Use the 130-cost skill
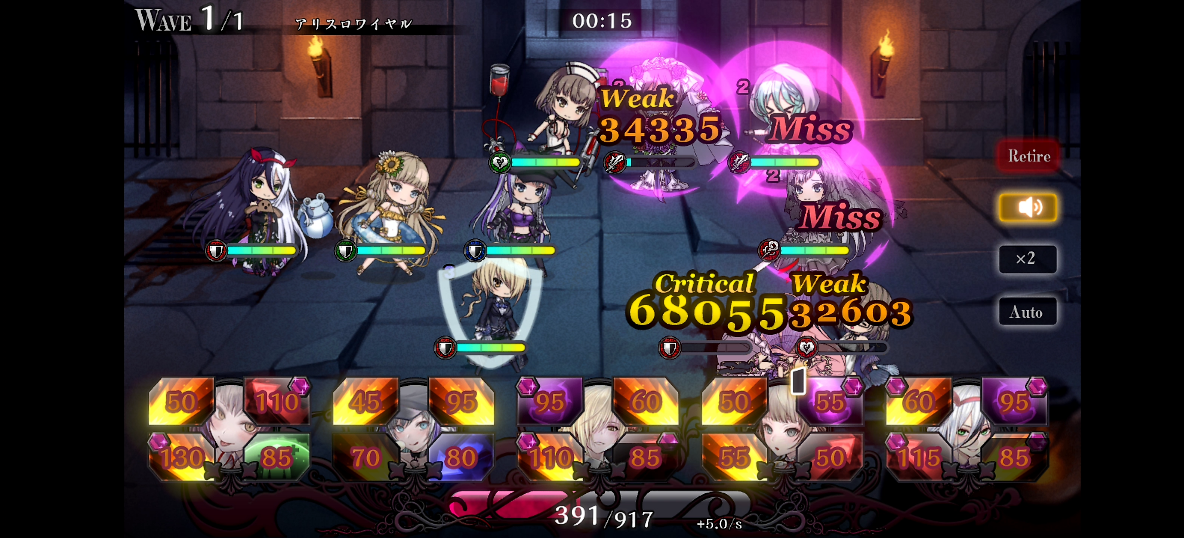1184x538 pixels. tap(180, 458)
